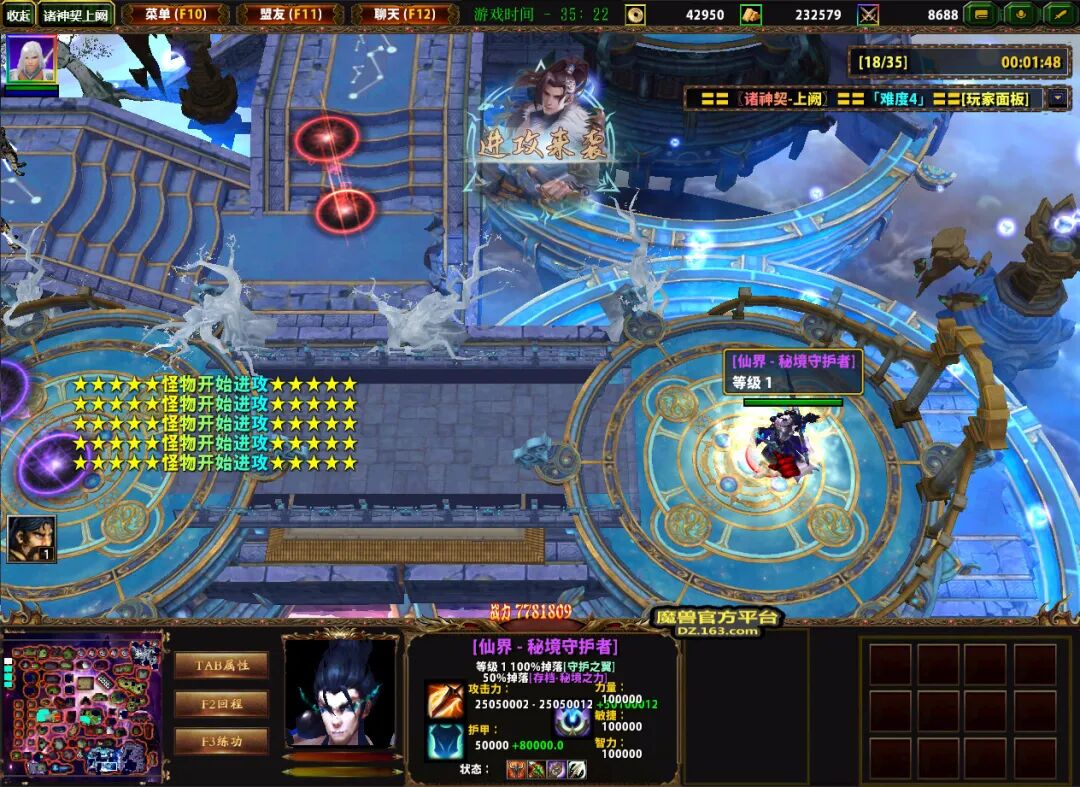Viewport: 1080px width, 787px height.
Task: Click the F2回程 return button
Action: [x=221, y=703]
